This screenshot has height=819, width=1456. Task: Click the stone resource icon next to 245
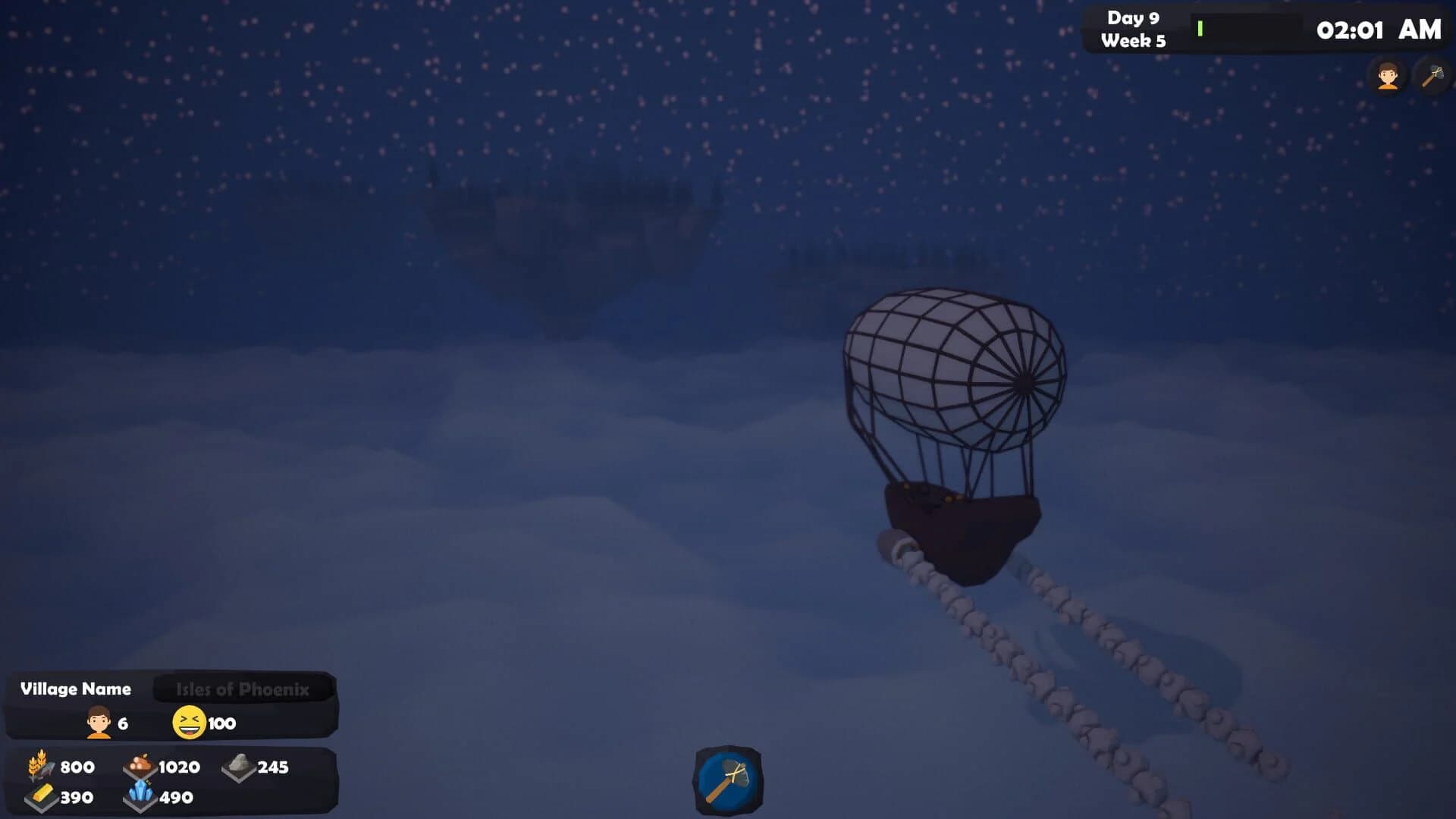(240, 767)
